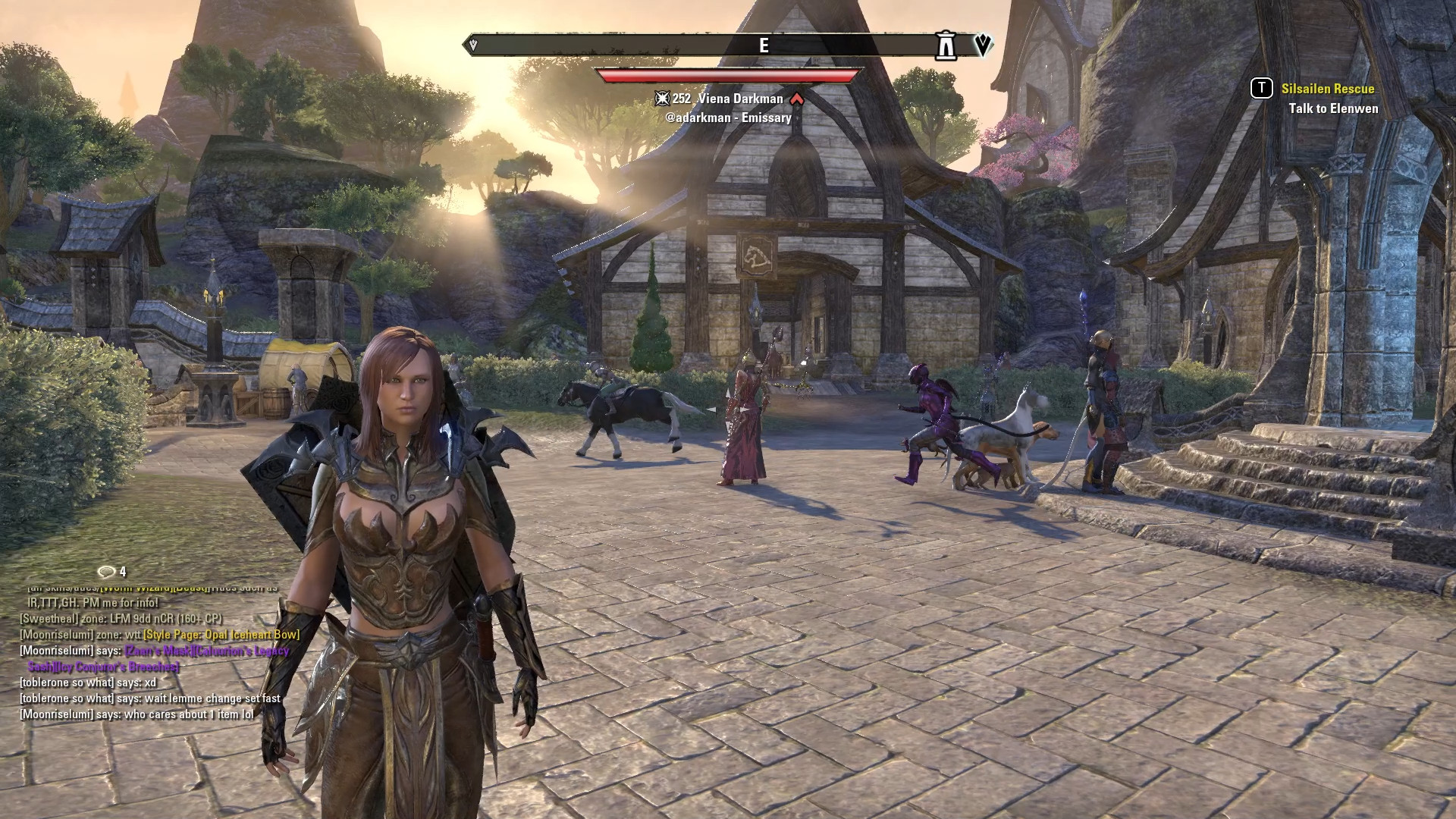Click the Viena Darkman target name

740,99
